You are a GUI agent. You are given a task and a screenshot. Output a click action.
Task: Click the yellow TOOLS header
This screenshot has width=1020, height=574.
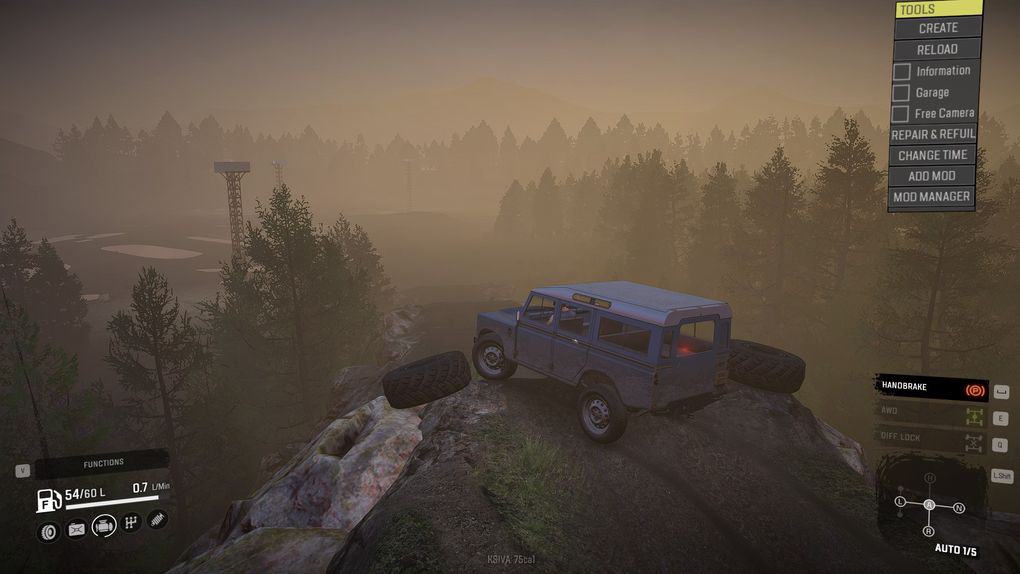[x=938, y=9]
